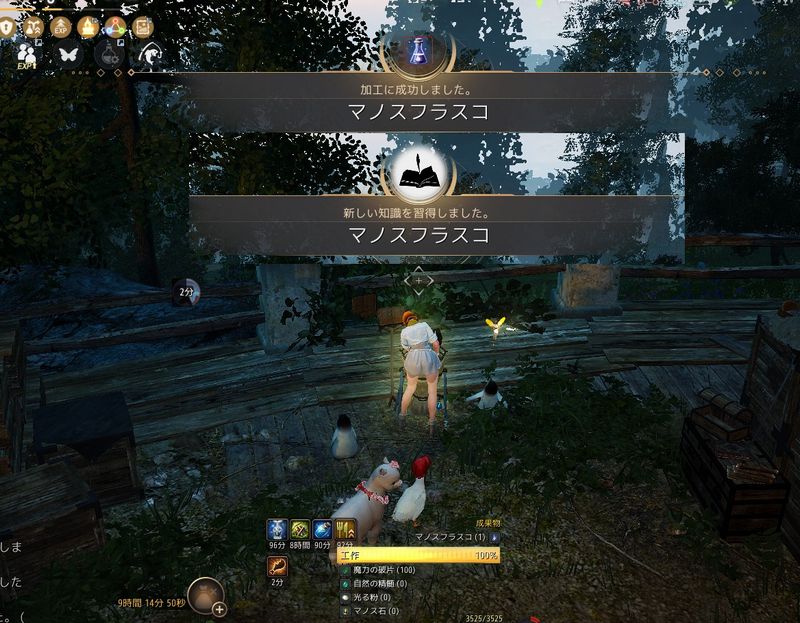Click the round pet icon with plus
The width and height of the screenshot is (800, 623).
pos(207,595)
